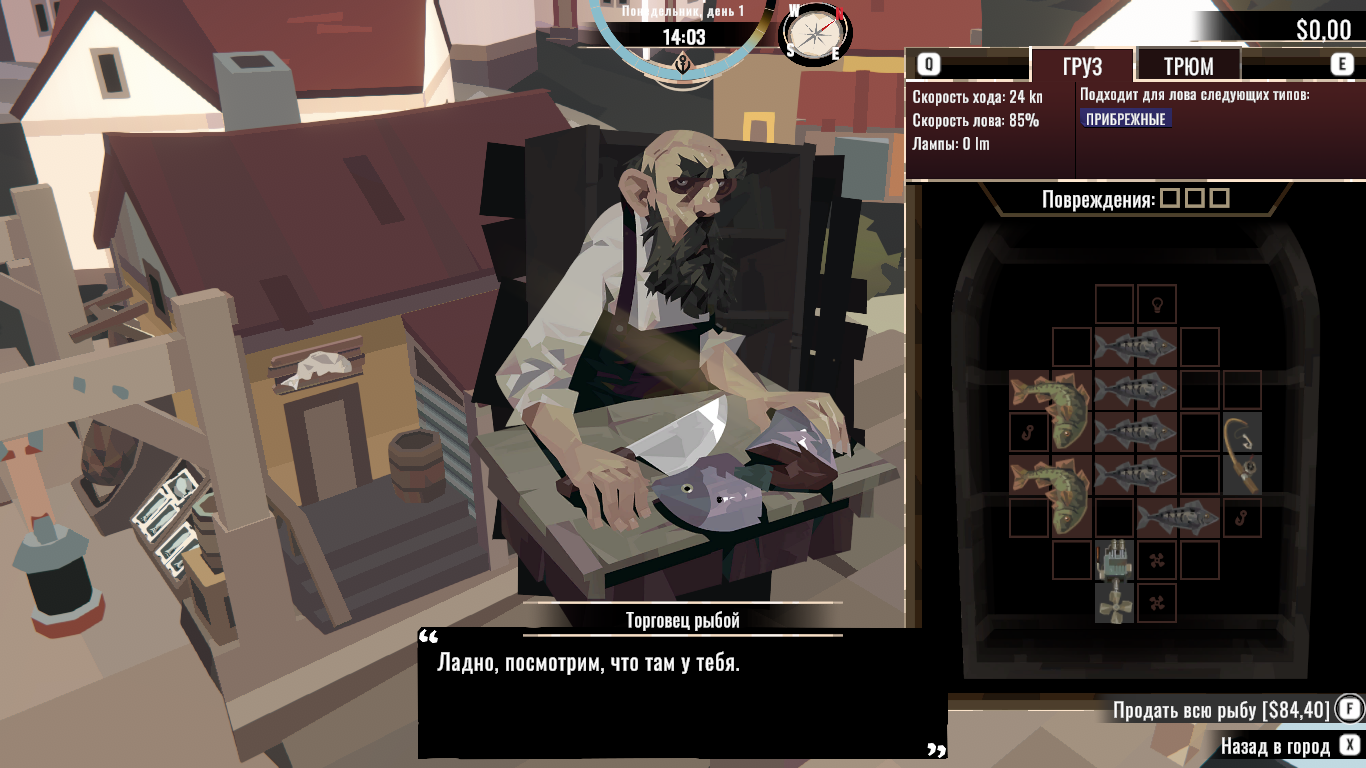Switch to the ТРЮМ tab

click(1188, 66)
